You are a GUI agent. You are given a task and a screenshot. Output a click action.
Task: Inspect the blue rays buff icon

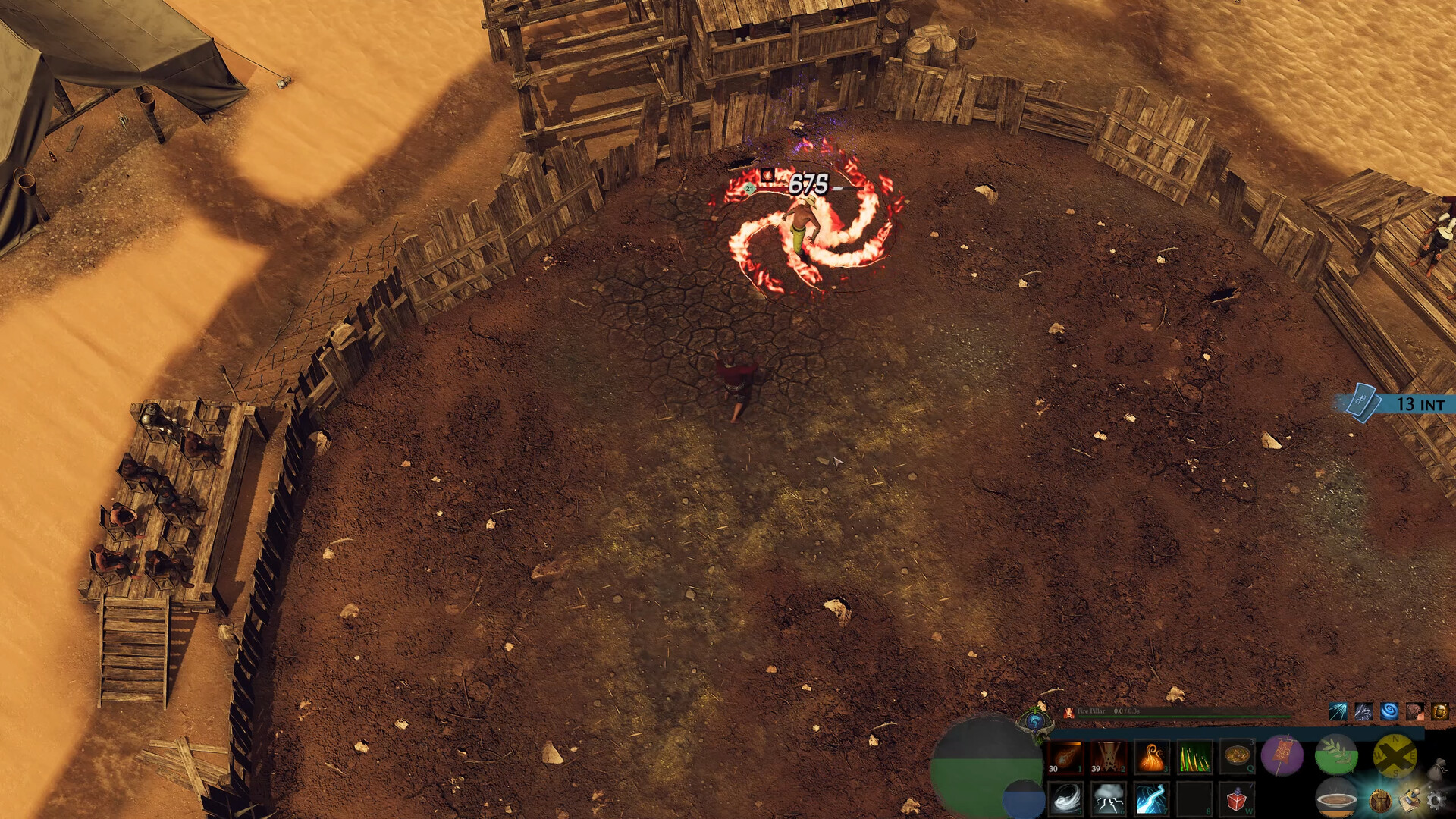tap(1337, 713)
